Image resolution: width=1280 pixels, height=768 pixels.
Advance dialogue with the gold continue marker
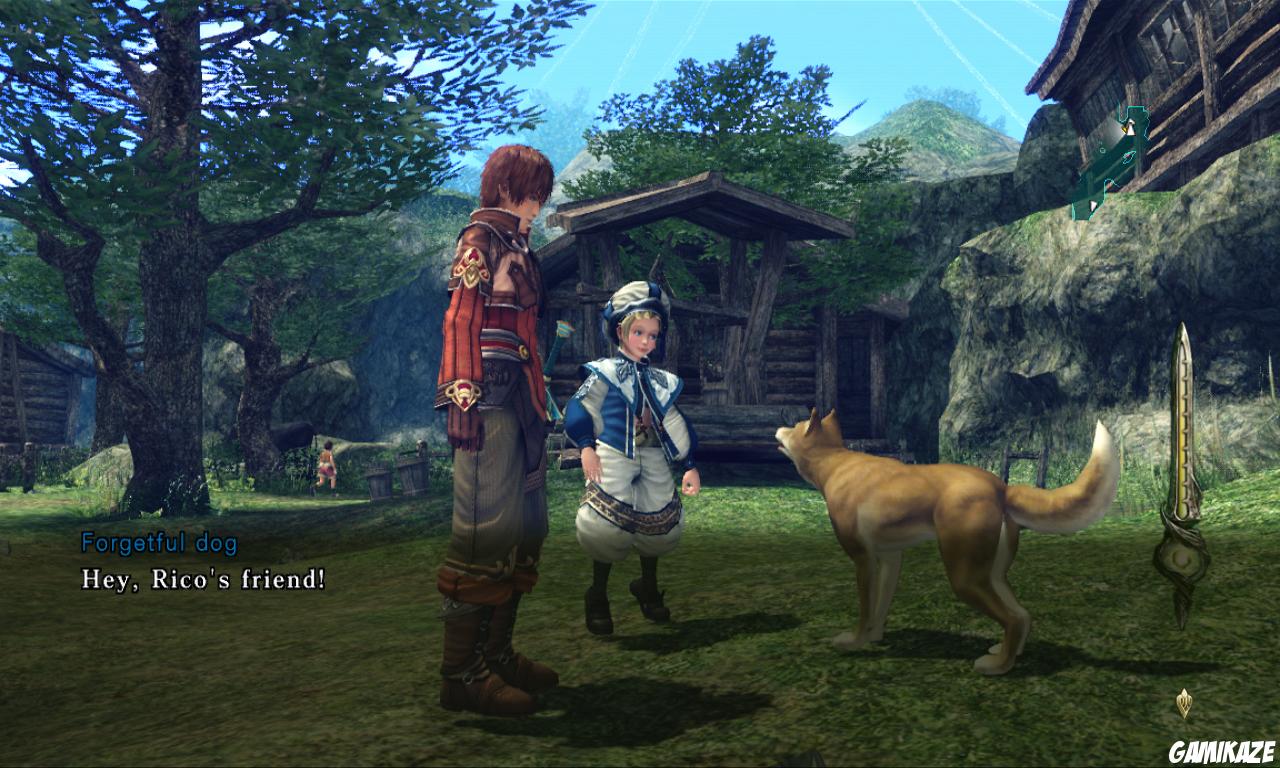click(x=1184, y=702)
